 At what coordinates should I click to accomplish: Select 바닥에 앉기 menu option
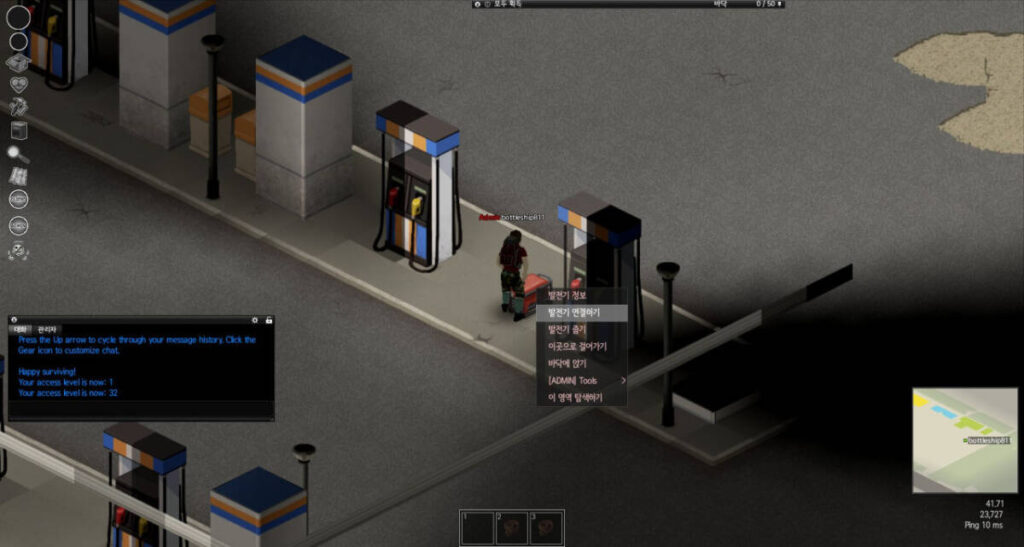[x=567, y=363]
